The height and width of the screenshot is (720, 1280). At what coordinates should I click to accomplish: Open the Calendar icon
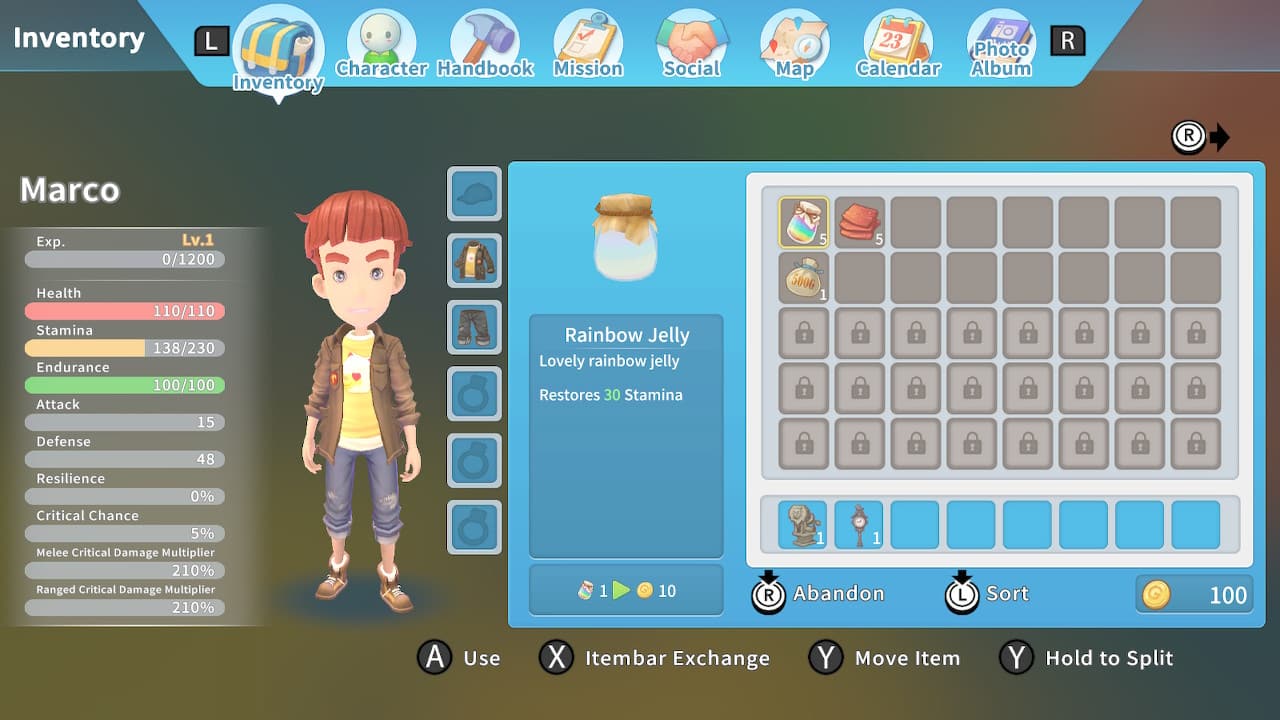pos(896,41)
